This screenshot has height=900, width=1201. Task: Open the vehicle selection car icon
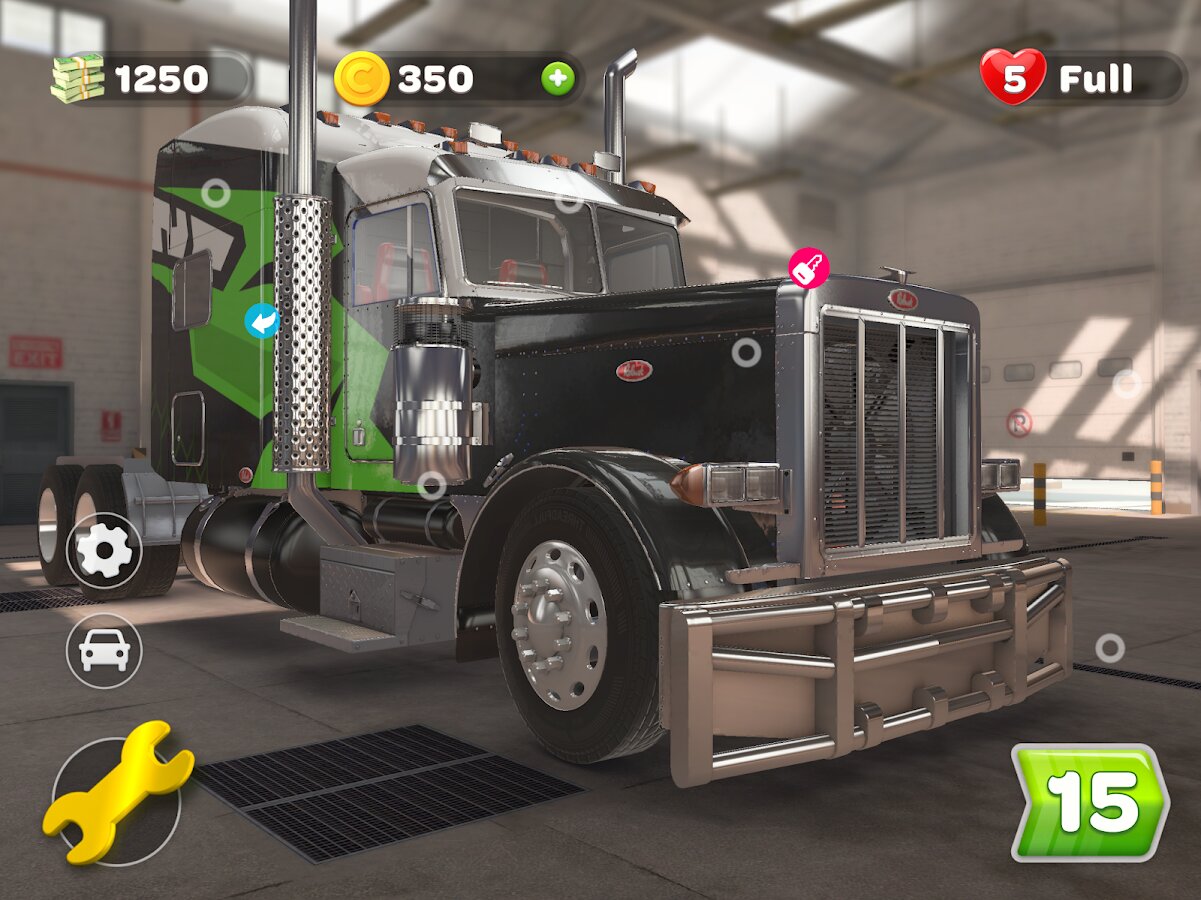[104, 651]
